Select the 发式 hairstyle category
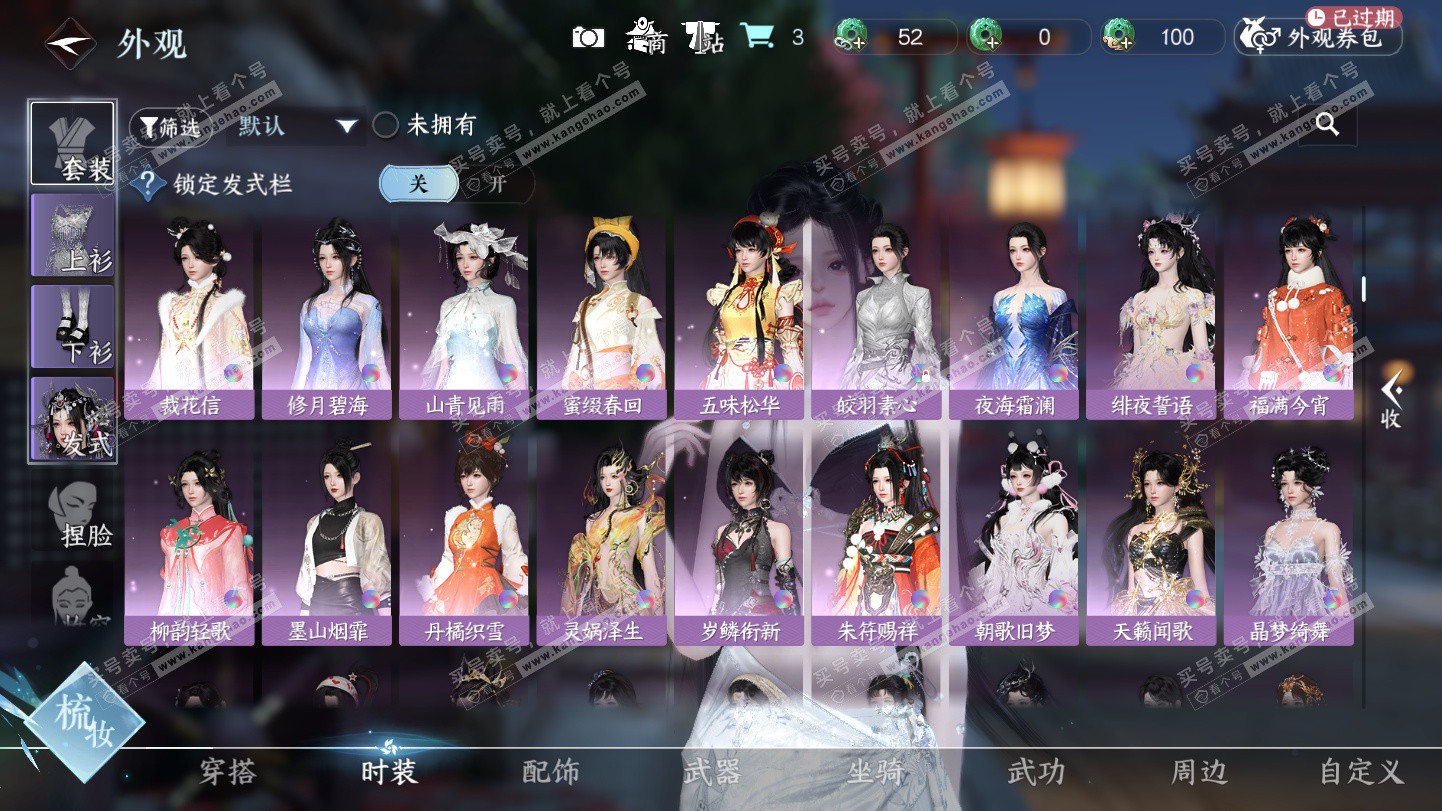1442x811 pixels. click(x=72, y=419)
